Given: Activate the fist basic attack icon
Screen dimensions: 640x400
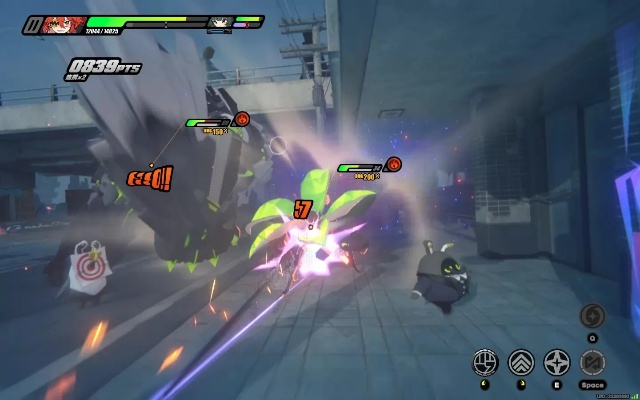Looking at the screenshot, I should (485, 362).
